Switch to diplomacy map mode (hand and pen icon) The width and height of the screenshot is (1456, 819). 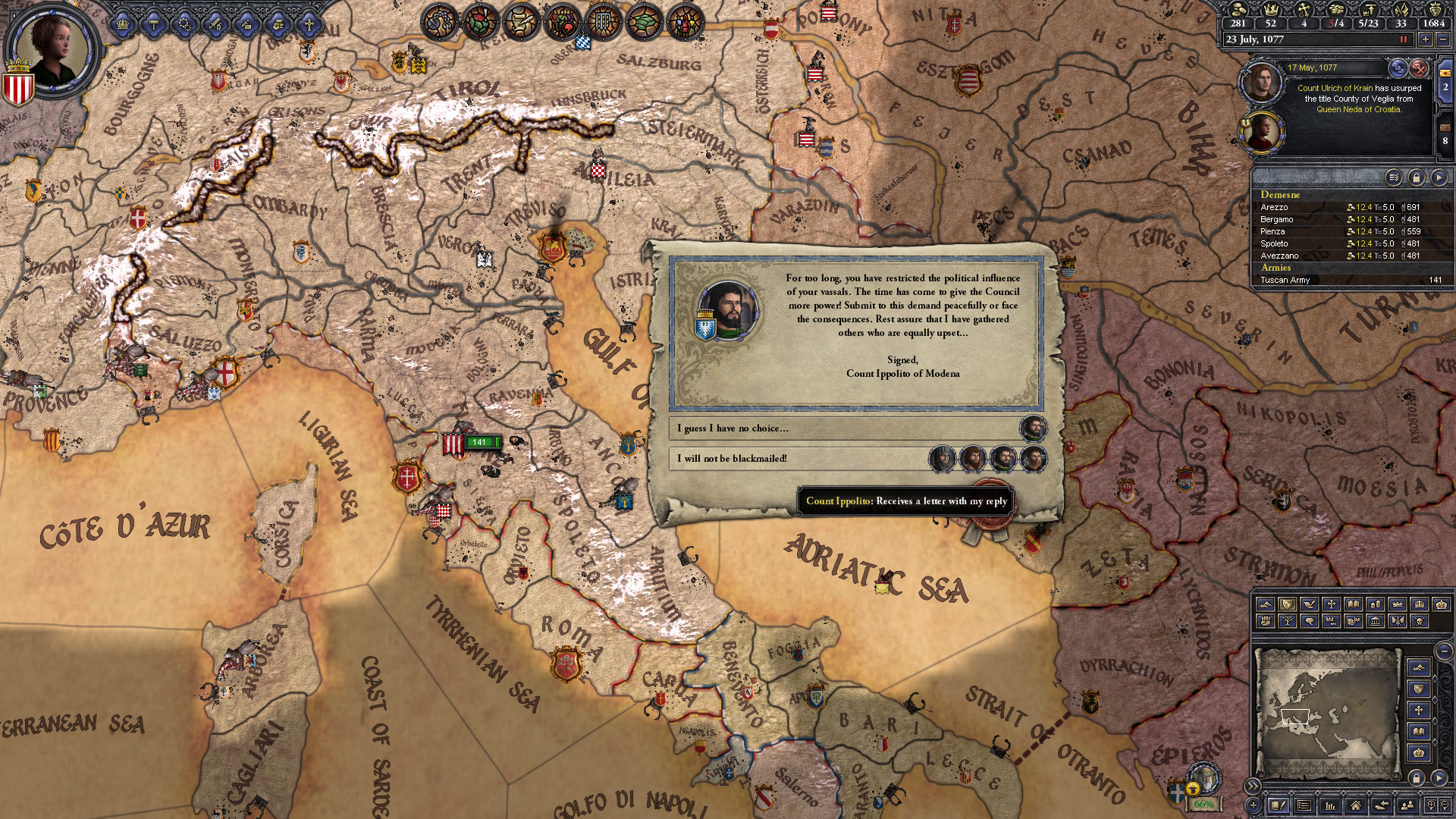click(x=1310, y=604)
